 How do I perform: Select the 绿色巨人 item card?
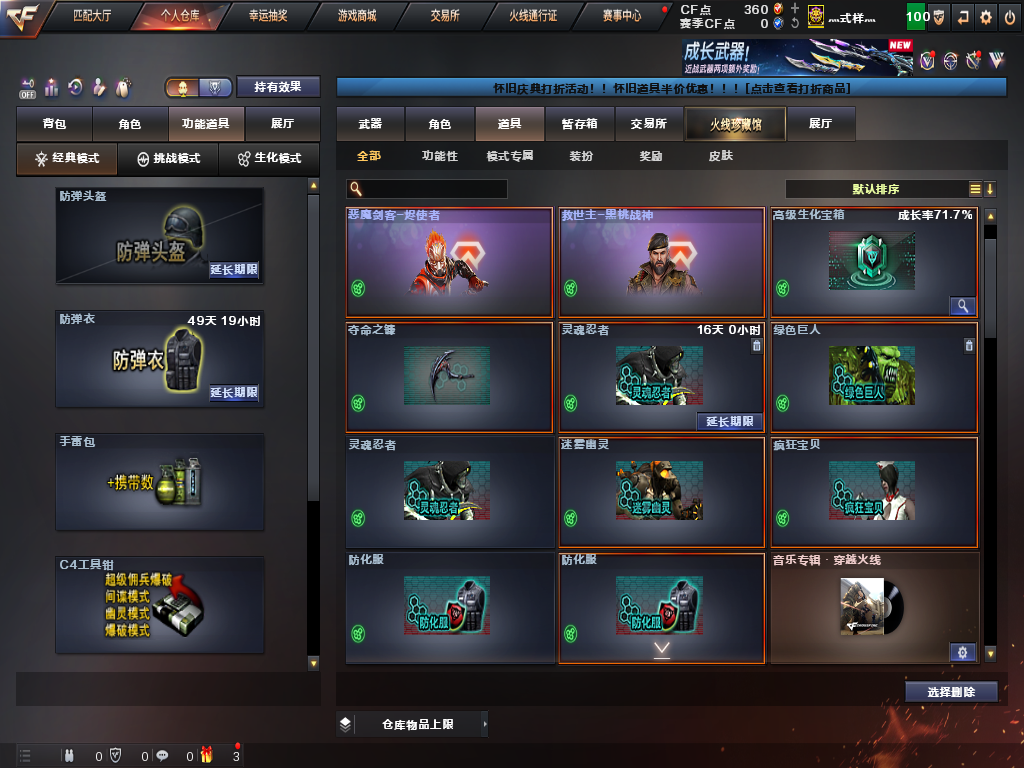tap(874, 376)
